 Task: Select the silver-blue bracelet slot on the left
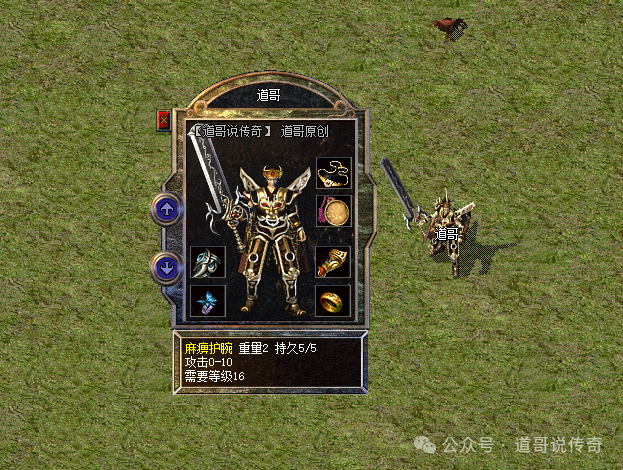pyautogui.click(x=207, y=263)
